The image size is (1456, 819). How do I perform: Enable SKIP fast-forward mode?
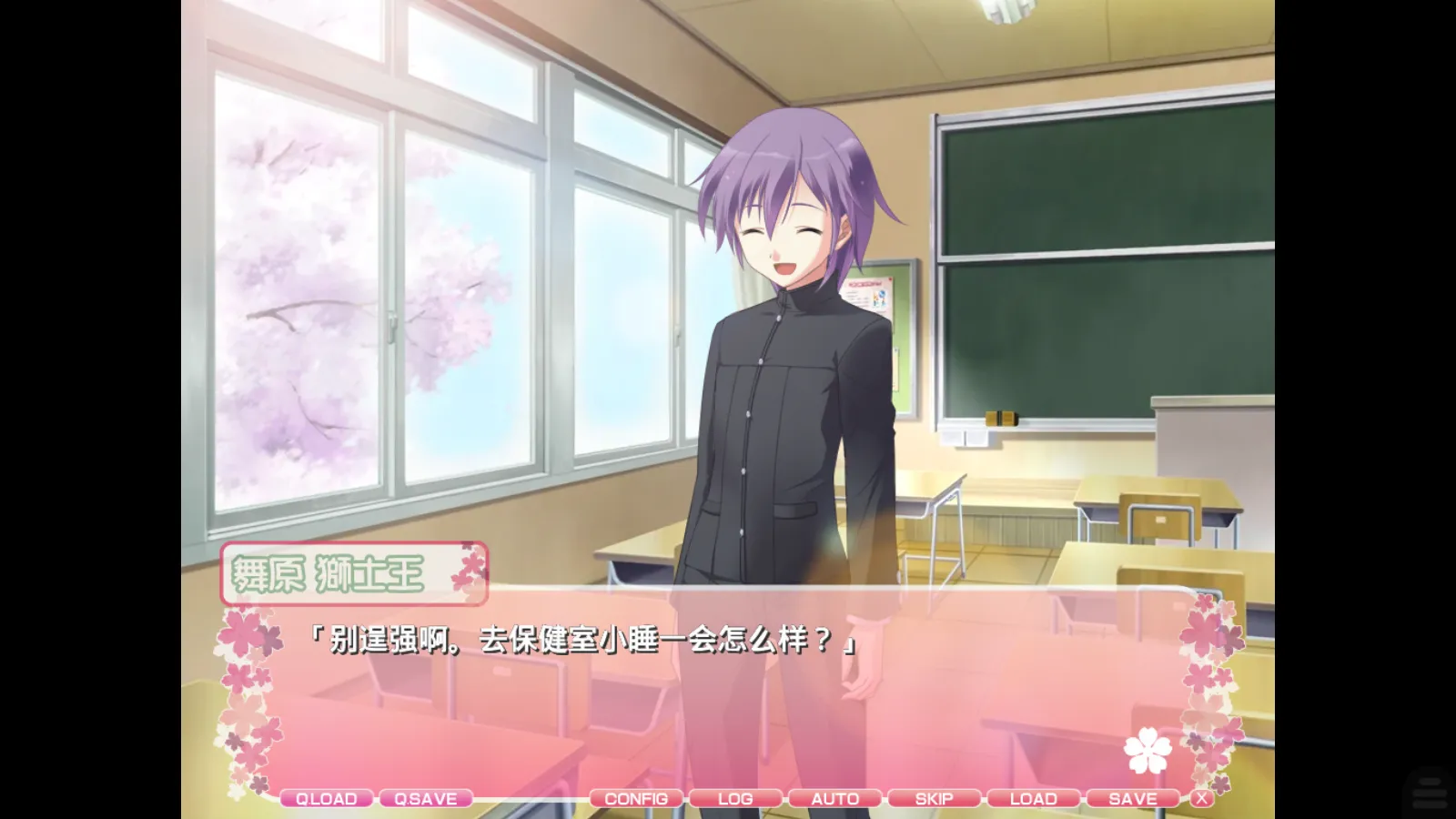pyautogui.click(x=934, y=798)
